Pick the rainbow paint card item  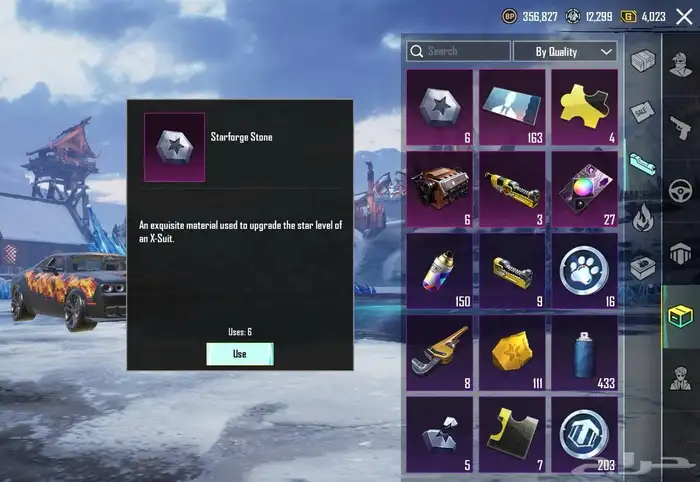585,186
